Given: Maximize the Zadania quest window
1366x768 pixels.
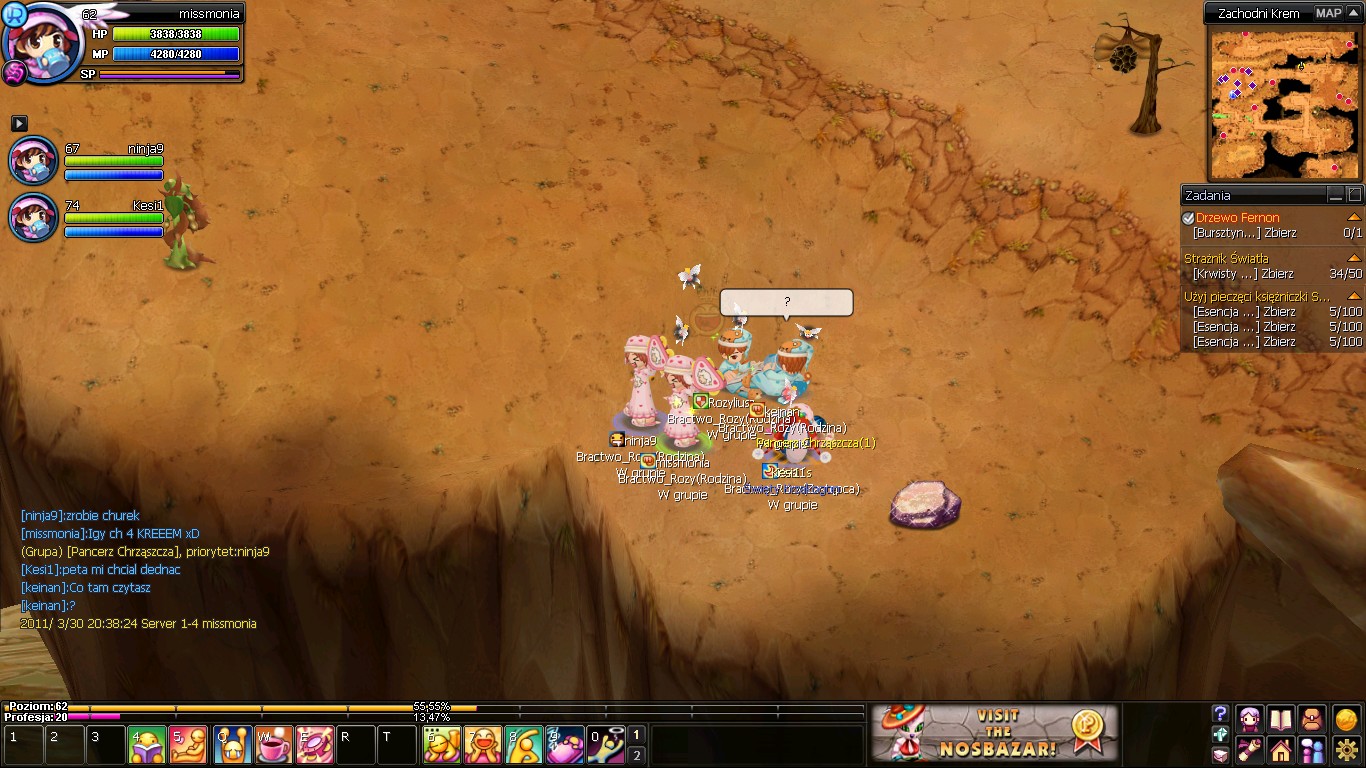Looking at the screenshot, I should click(x=1354, y=195).
